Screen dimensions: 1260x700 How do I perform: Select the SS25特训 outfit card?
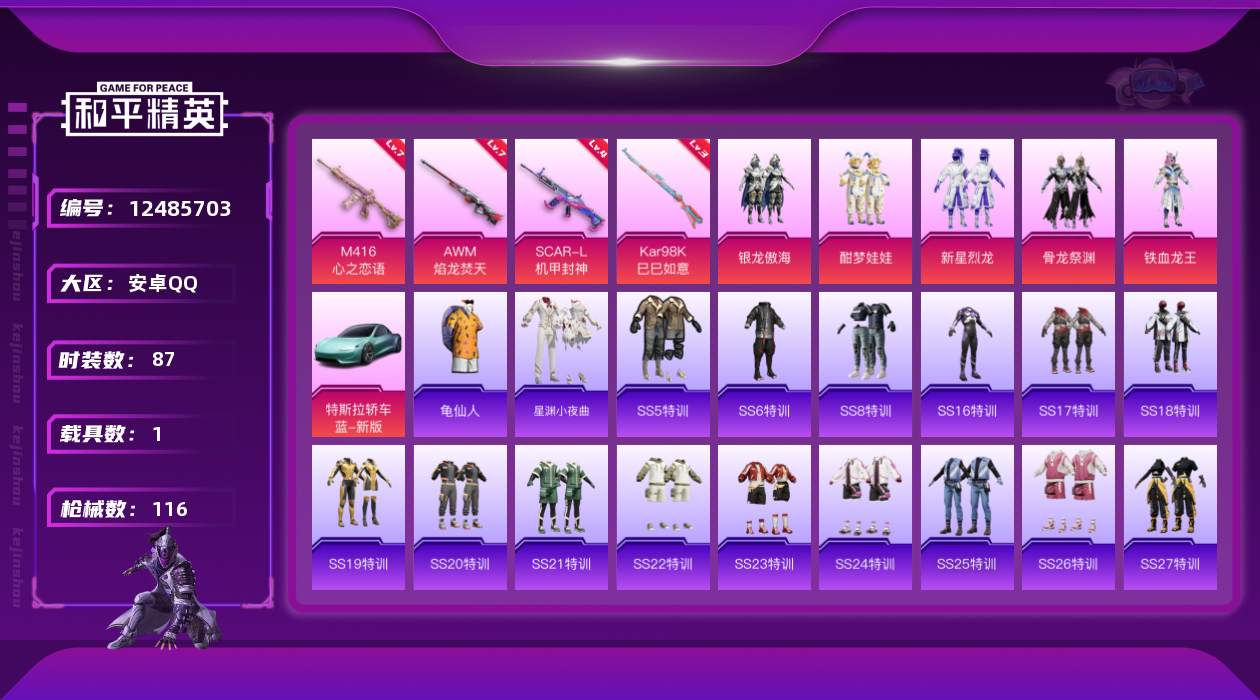(967, 517)
